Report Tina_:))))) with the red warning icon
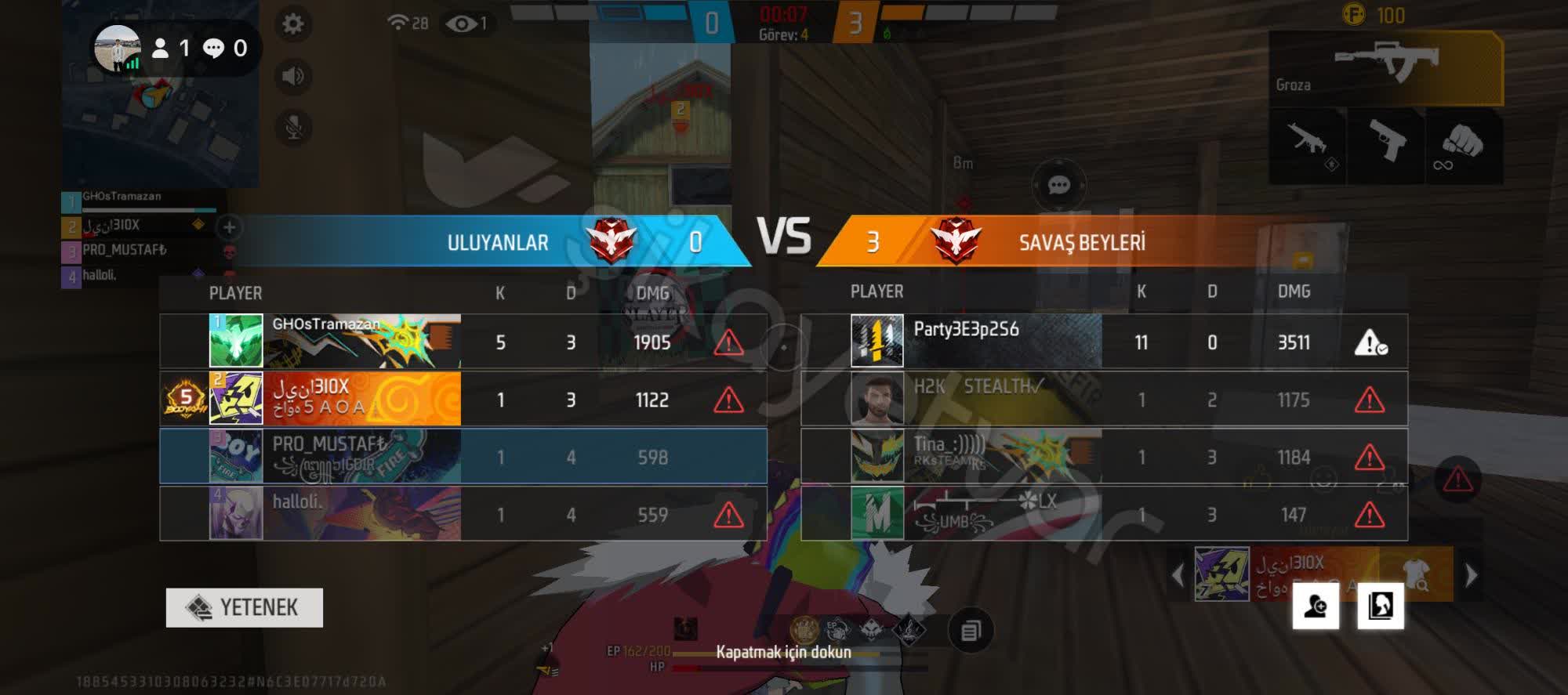The height and width of the screenshot is (695, 1568). (x=1369, y=457)
